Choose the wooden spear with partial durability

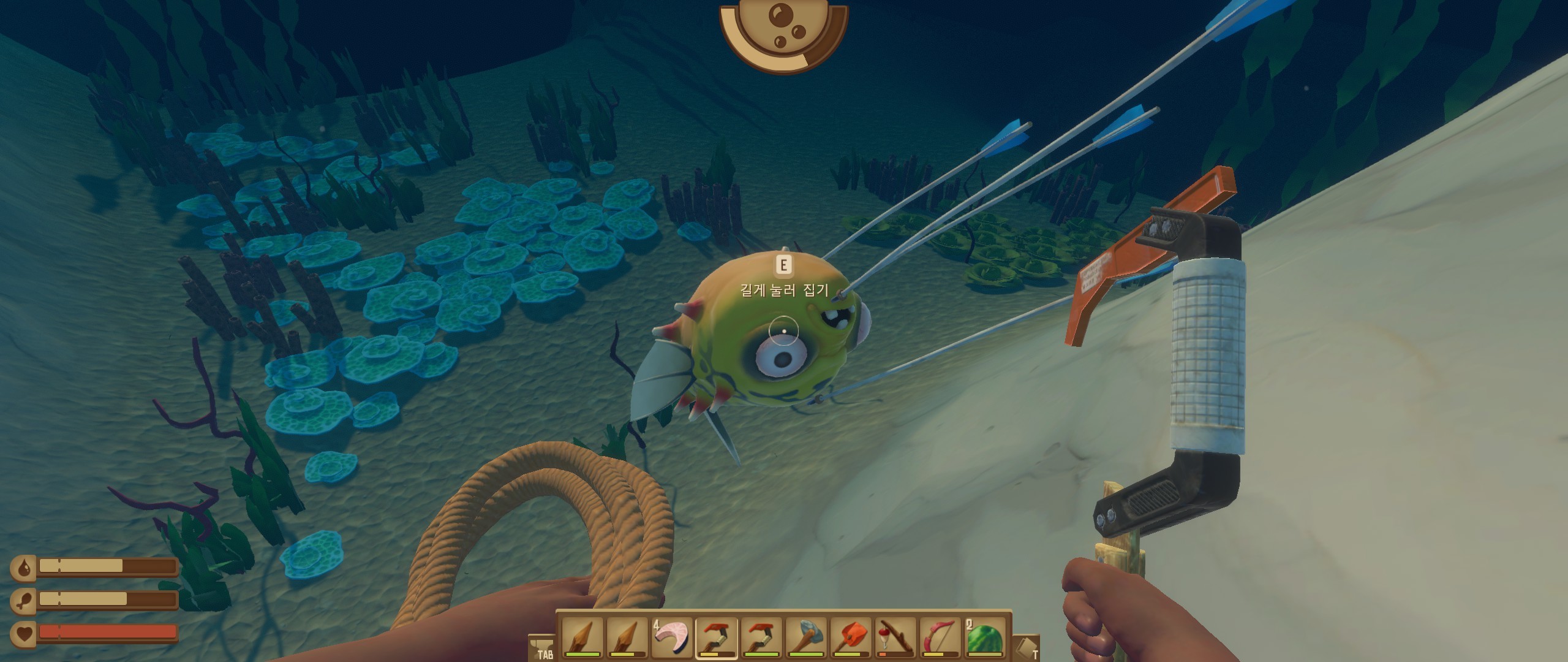[627, 637]
